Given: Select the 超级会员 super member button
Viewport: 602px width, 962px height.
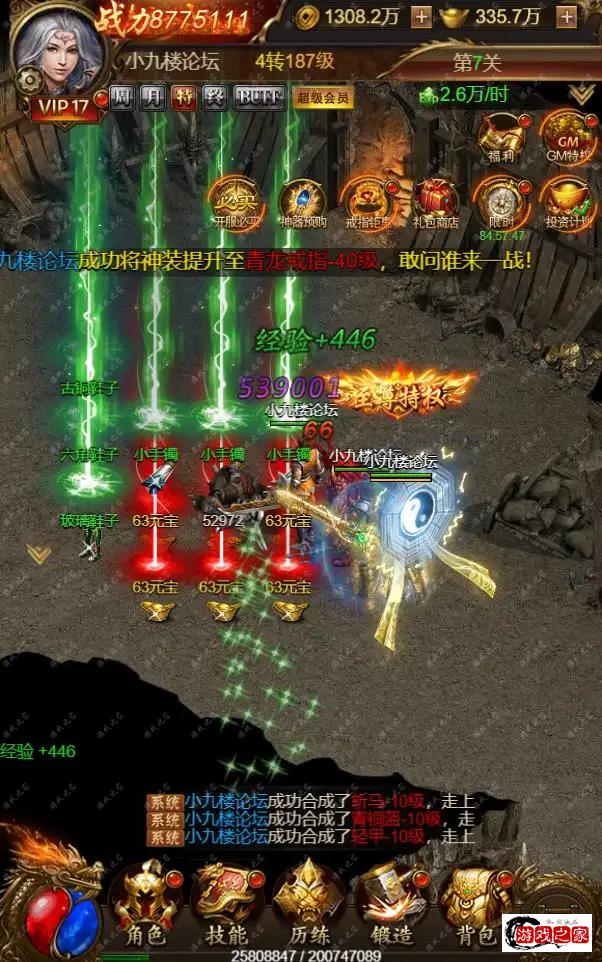Looking at the screenshot, I should [323, 97].
